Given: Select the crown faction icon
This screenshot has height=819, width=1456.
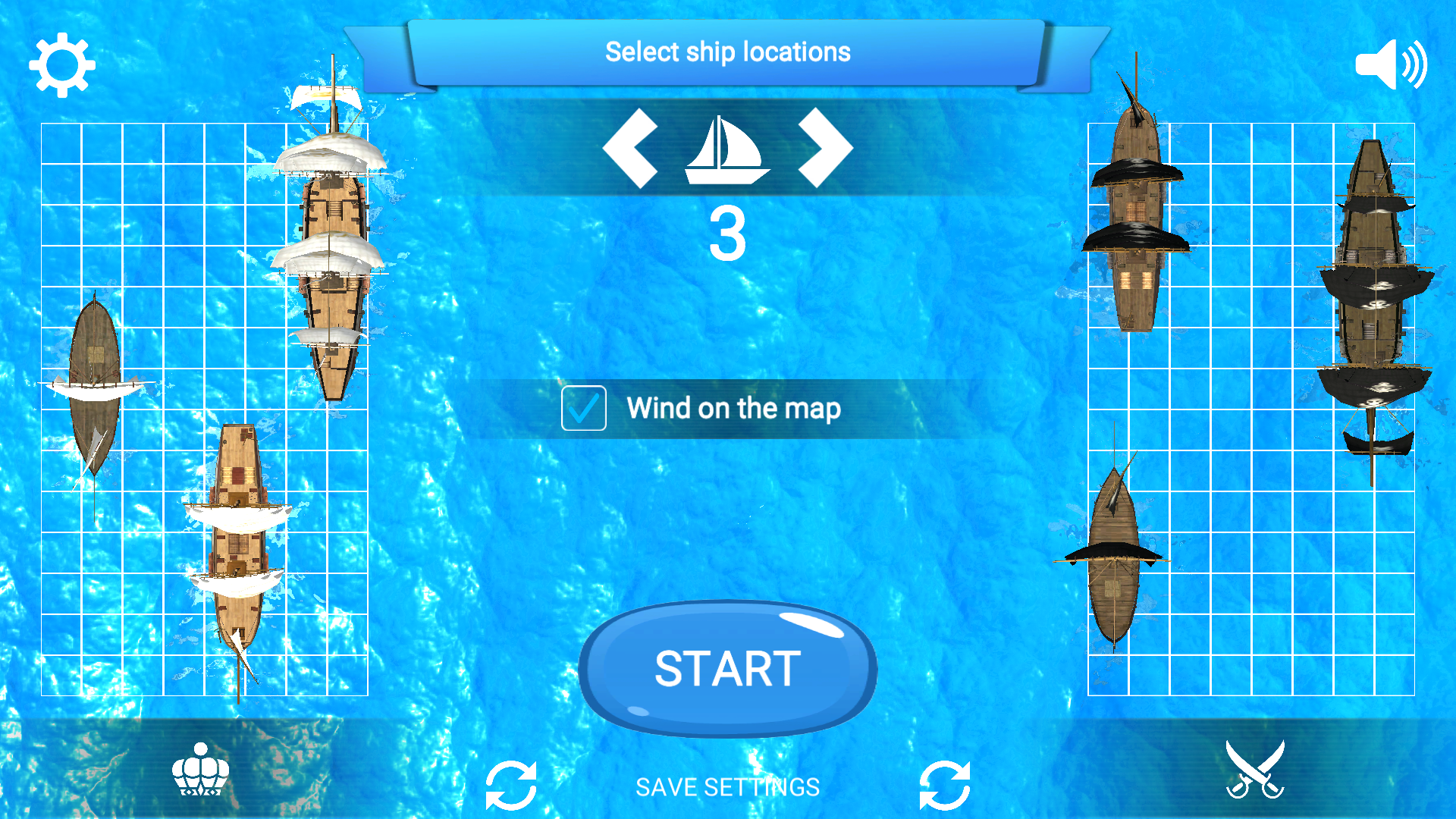Looking at the screenshot, I should click(x=200, y=768).
